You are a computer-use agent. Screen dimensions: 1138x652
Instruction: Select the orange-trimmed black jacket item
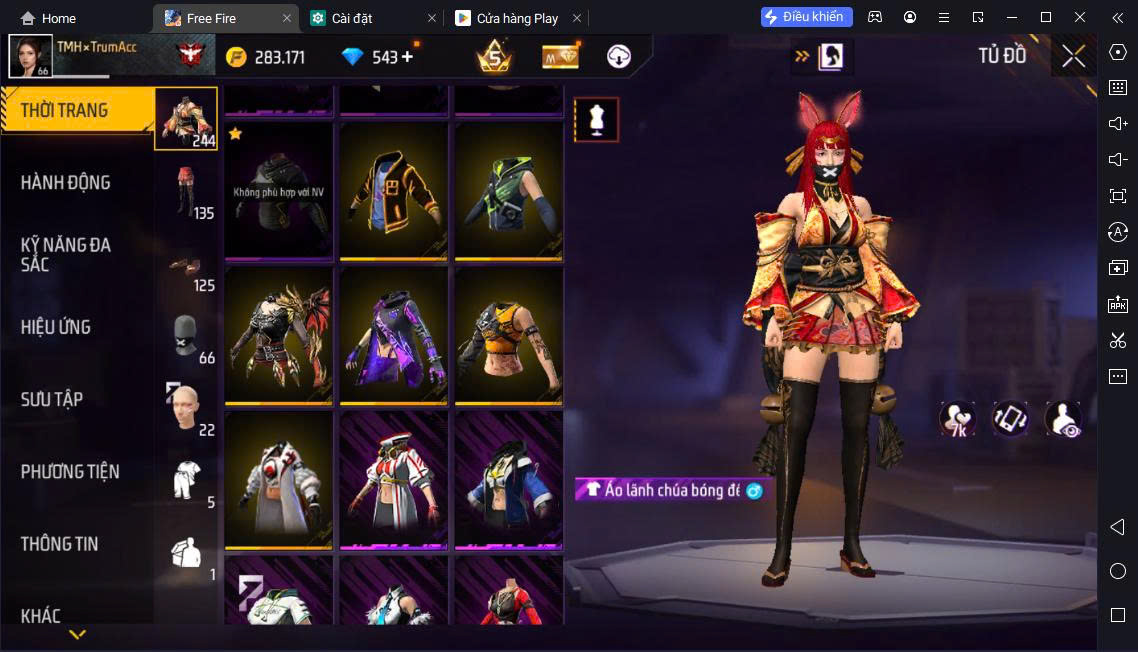pos(395,191)
